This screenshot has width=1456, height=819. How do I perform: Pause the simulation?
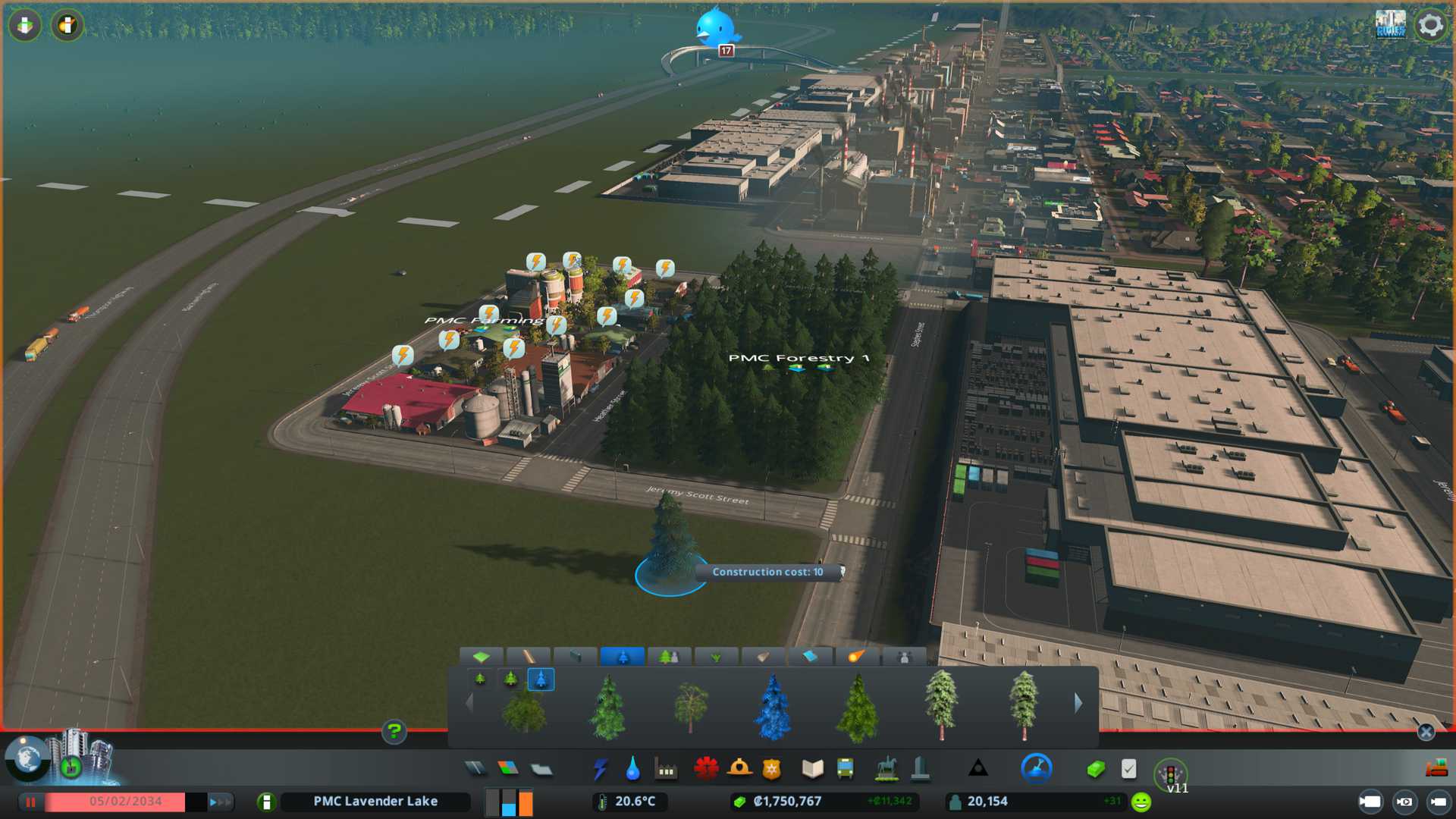[31, 802]
